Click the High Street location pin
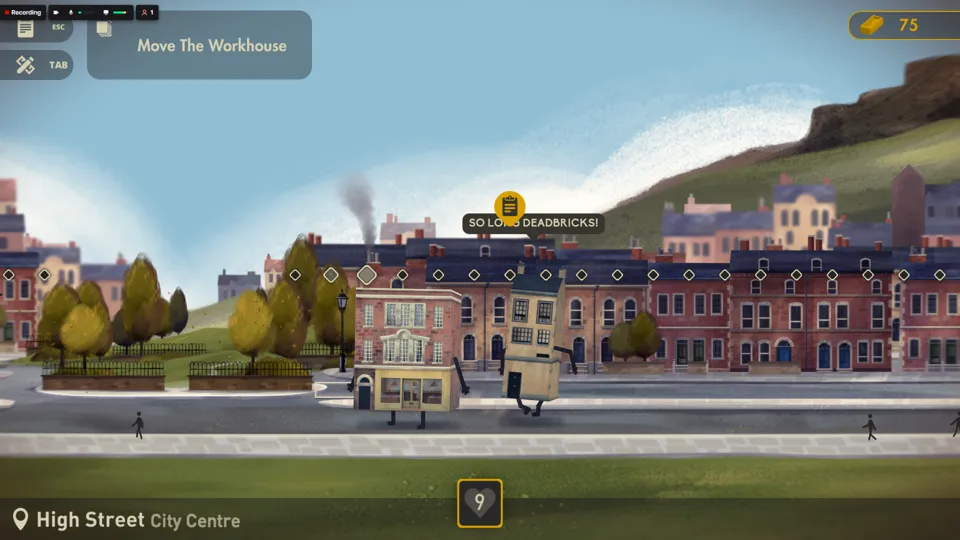This screenshot has width=960, height=540. [x=20, y=519]
